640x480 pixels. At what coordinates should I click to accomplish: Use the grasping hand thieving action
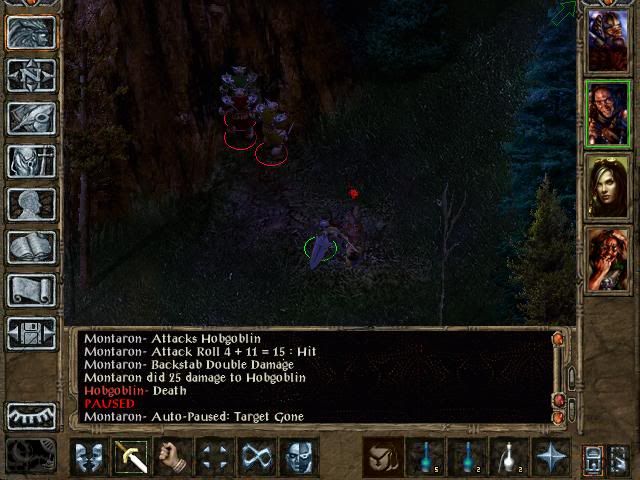(x=172, y=457)
